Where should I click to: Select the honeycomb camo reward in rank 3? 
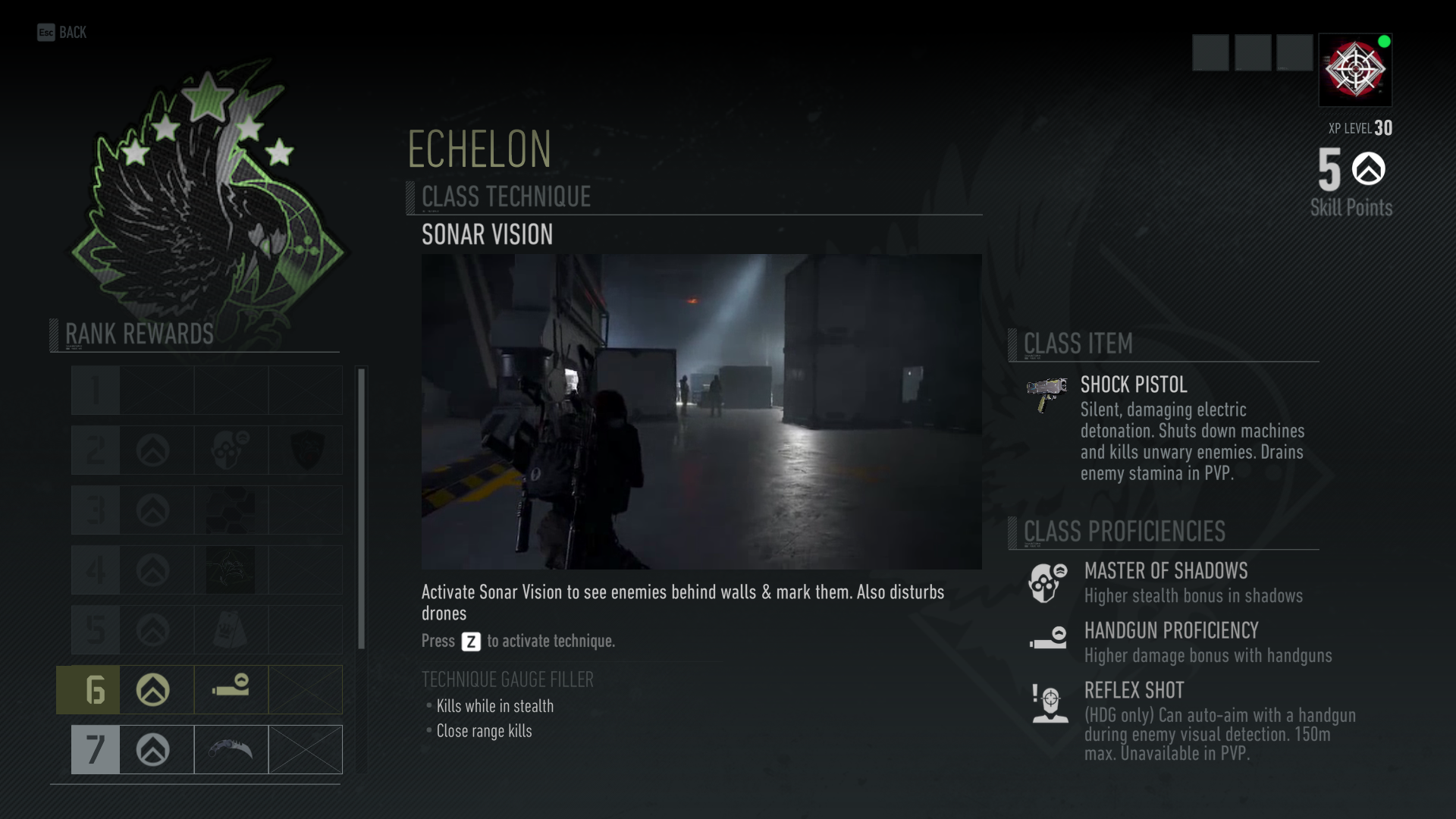click(x=231, y=510)
